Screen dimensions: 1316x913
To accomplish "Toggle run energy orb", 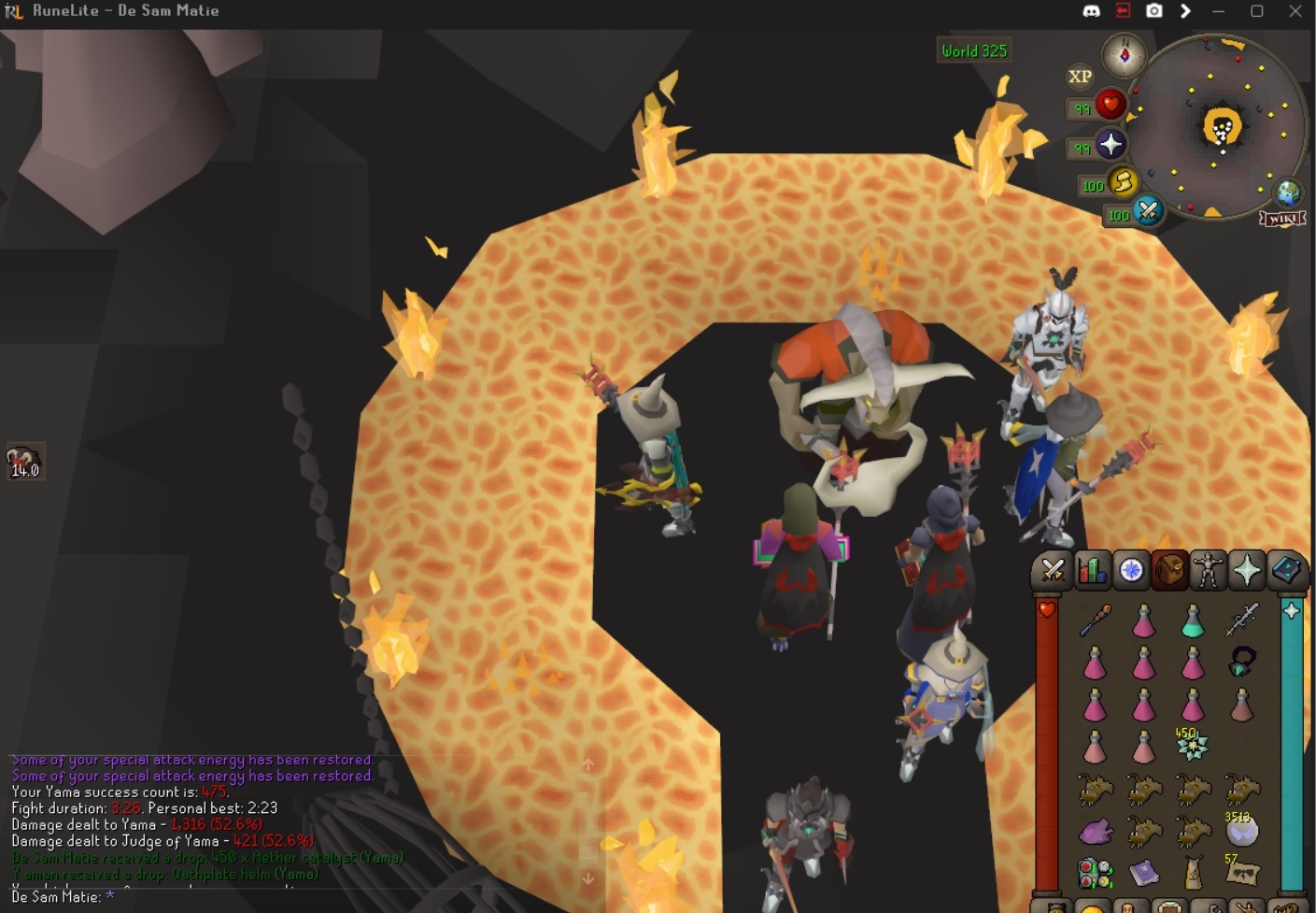I will point(1123,181).
